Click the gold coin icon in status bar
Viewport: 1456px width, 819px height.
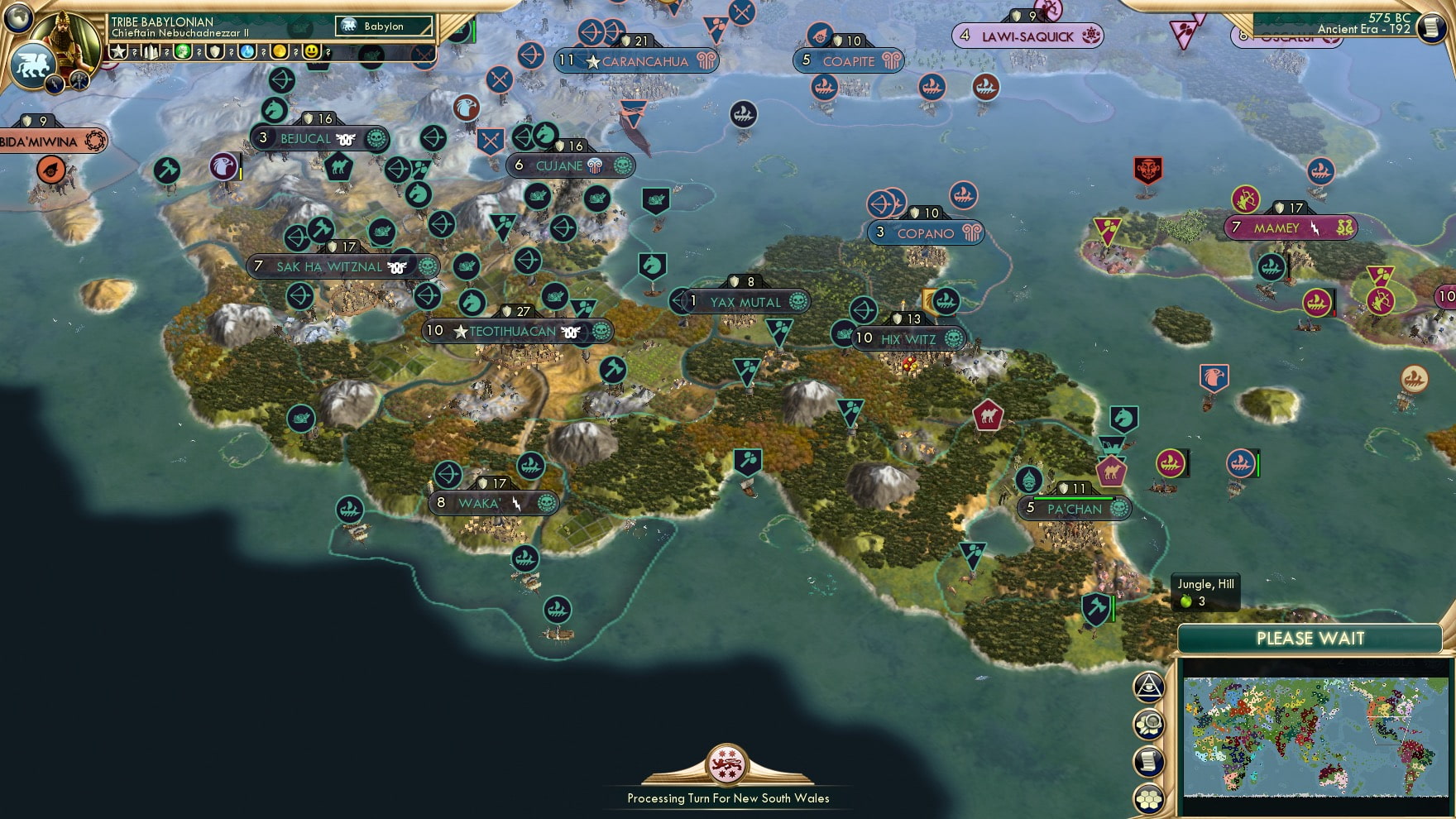pos(279,50)
